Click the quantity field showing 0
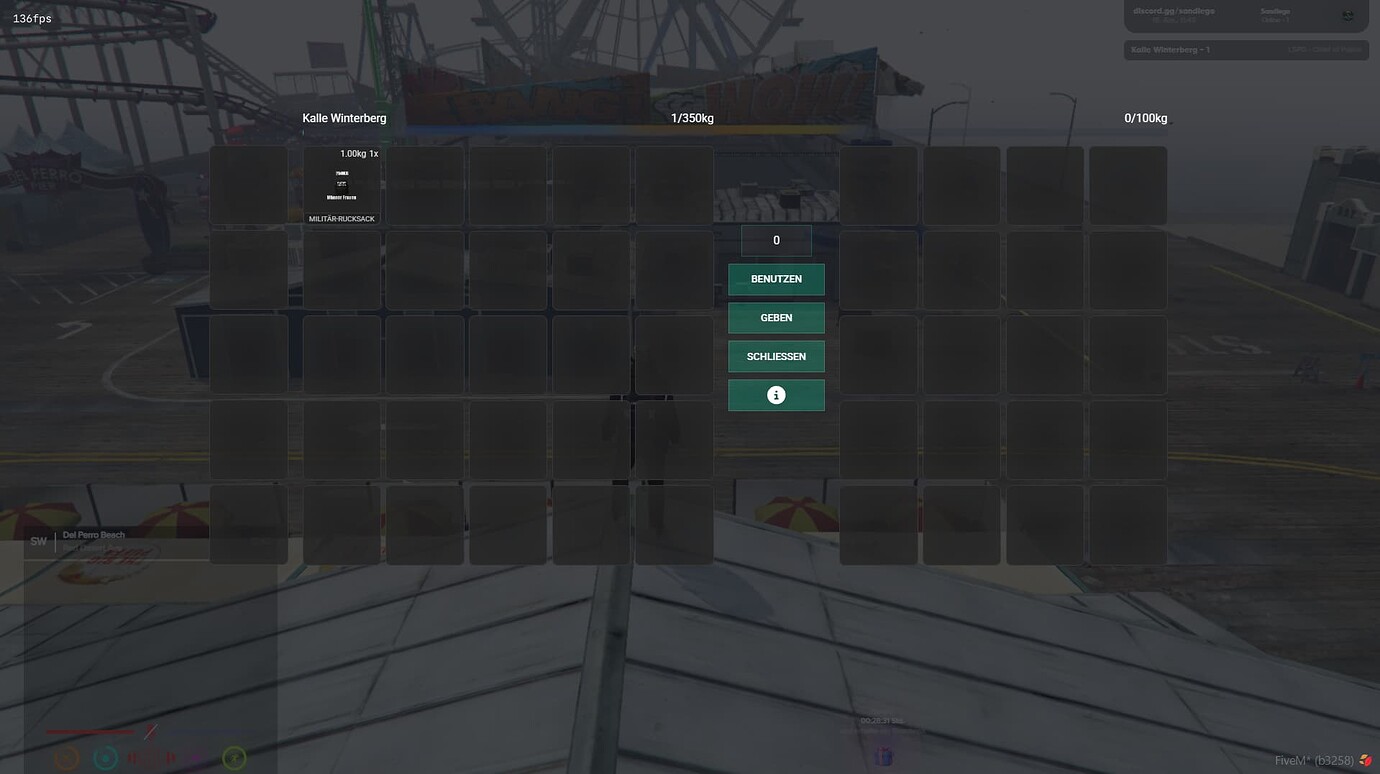Image resolution: width=1380 pixels, height=774 pixels. 776,240
